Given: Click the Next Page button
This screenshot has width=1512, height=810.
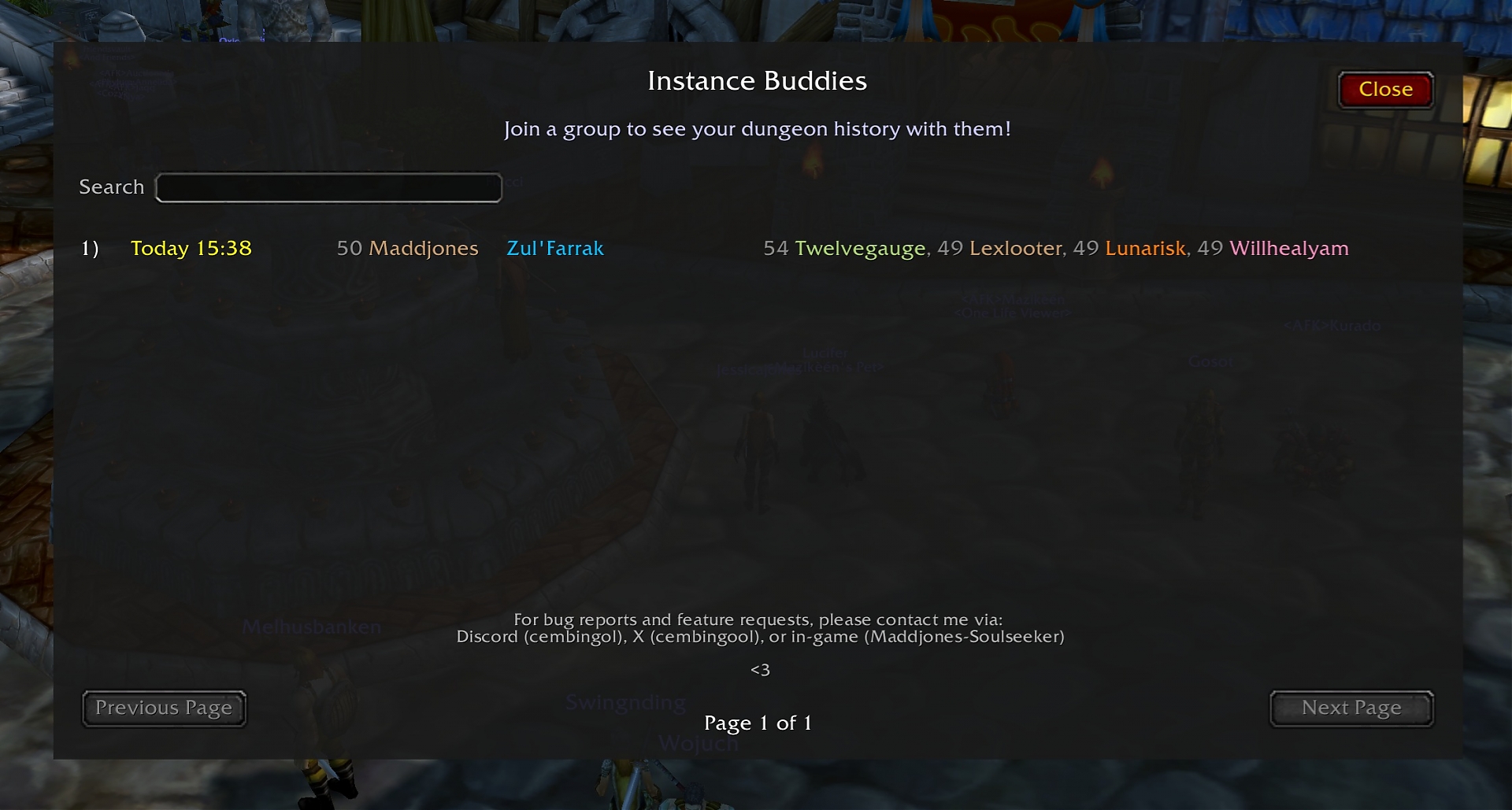Looking at the screenshot, I should [x=1351, y=708].
